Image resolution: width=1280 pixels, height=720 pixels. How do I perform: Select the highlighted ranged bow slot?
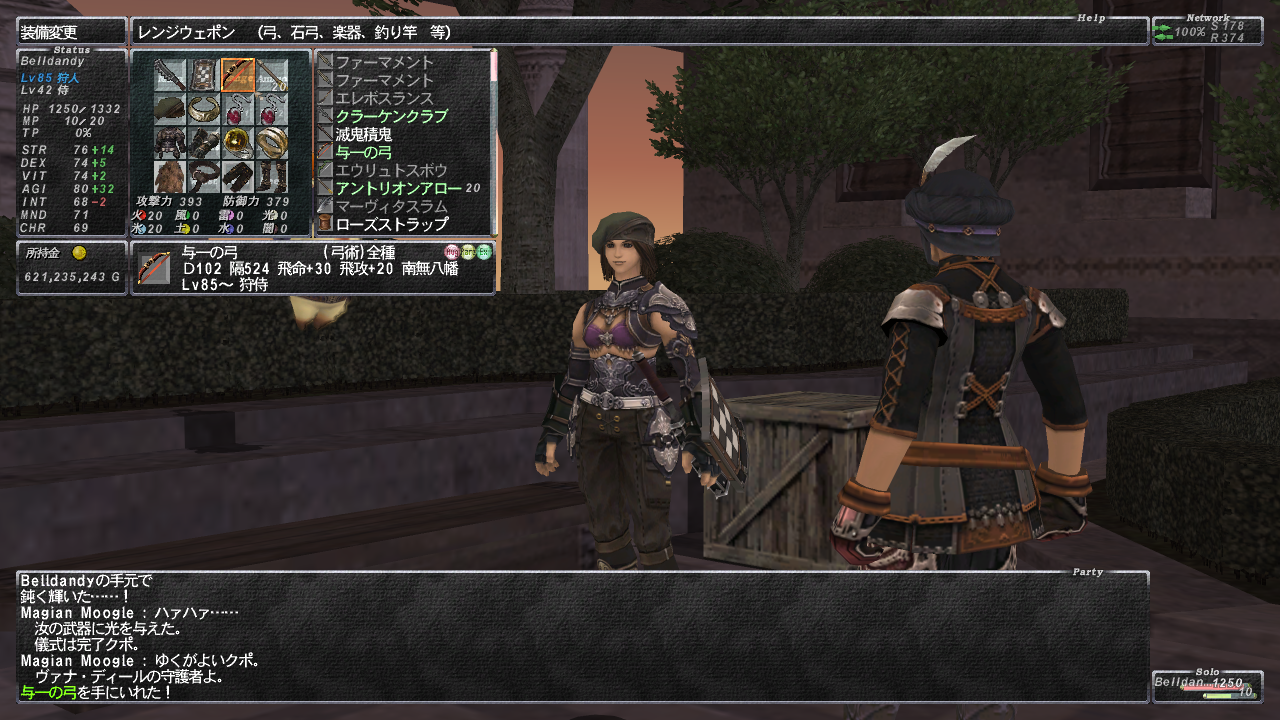[238, 74]
